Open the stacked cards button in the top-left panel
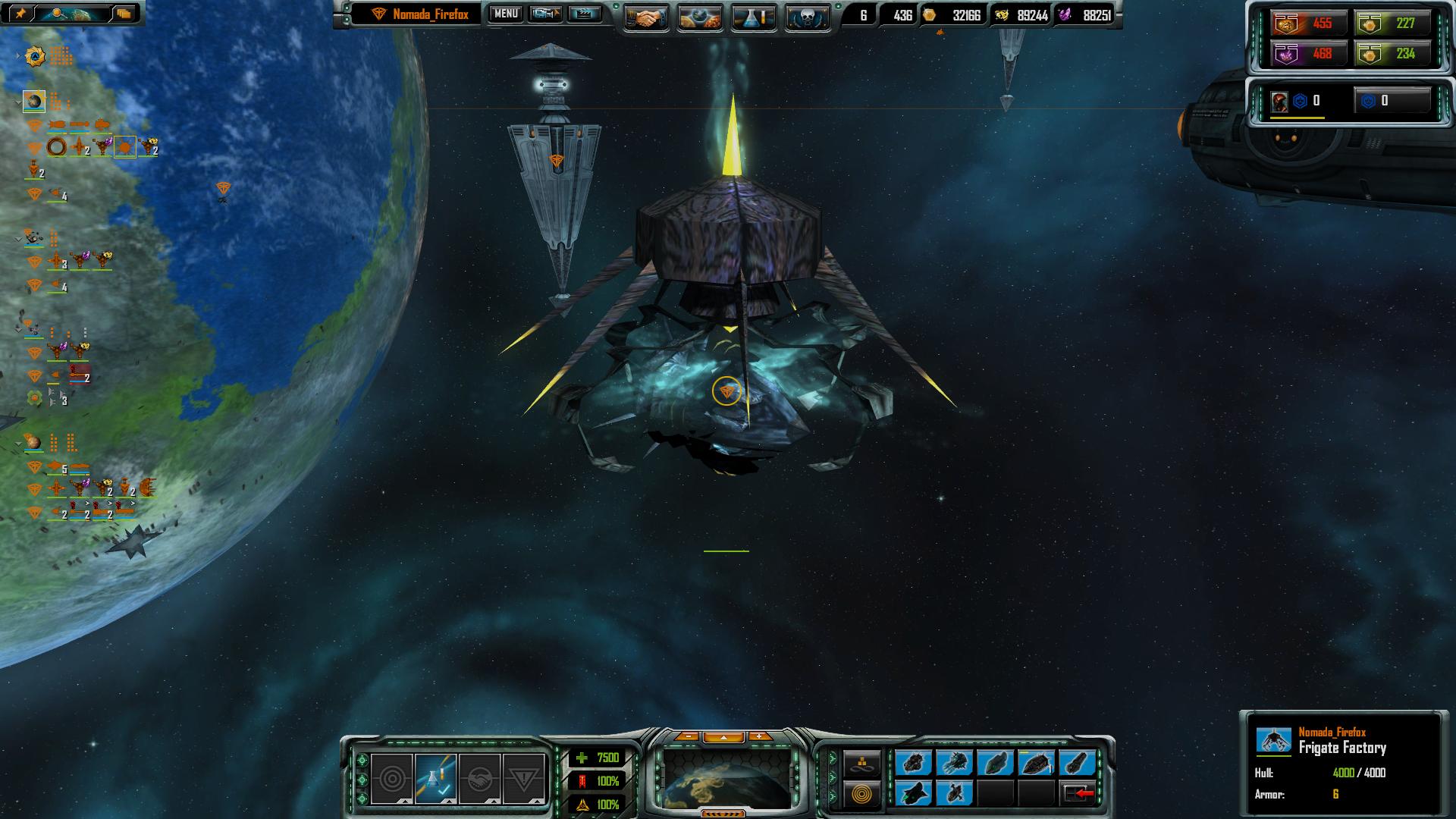1456x819 pixels. [123, 13]
